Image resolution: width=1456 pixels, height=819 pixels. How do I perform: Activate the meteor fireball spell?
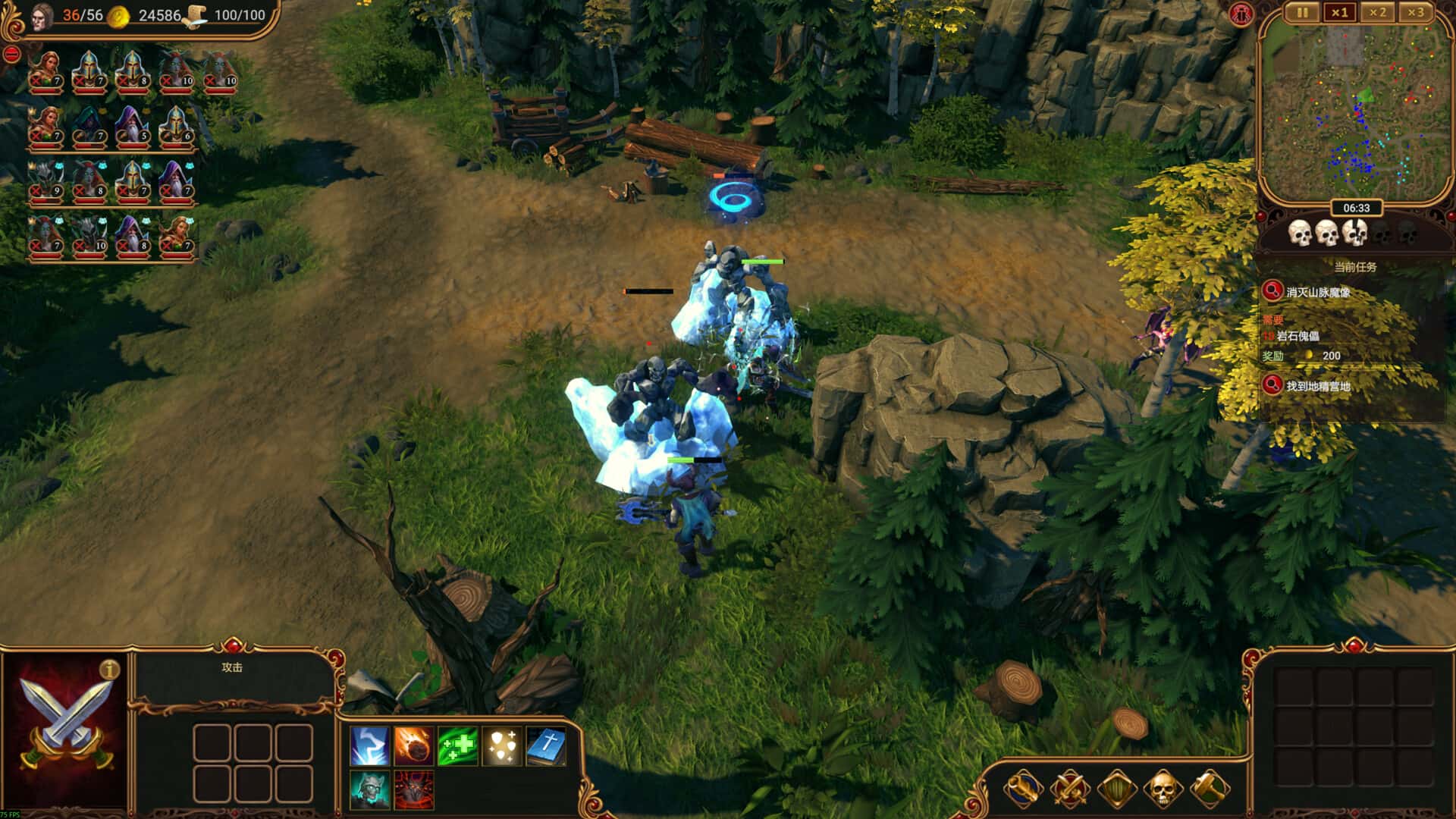point(414,746)
